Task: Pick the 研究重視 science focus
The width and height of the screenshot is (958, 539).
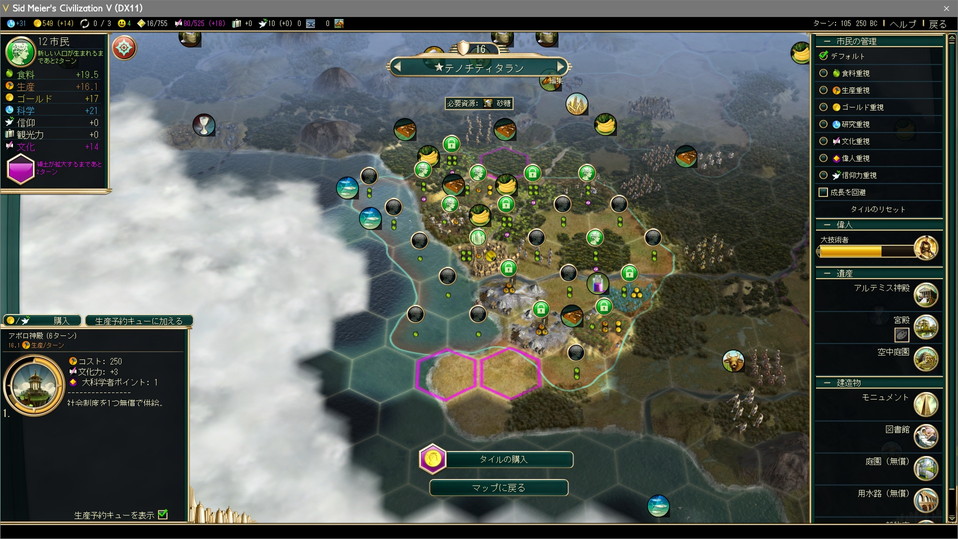Action: [x=824, y=124]
